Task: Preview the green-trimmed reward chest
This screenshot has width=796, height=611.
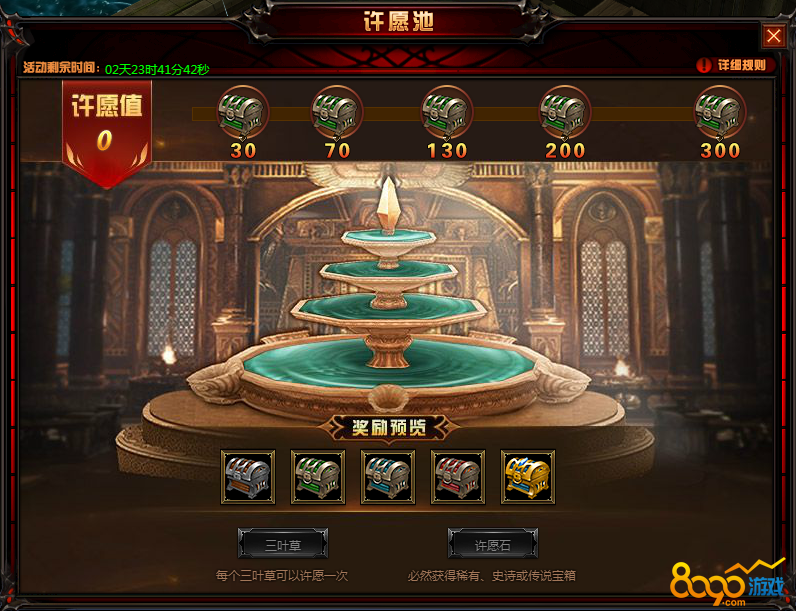Action: pyautogui.click(x=318, y=477)
